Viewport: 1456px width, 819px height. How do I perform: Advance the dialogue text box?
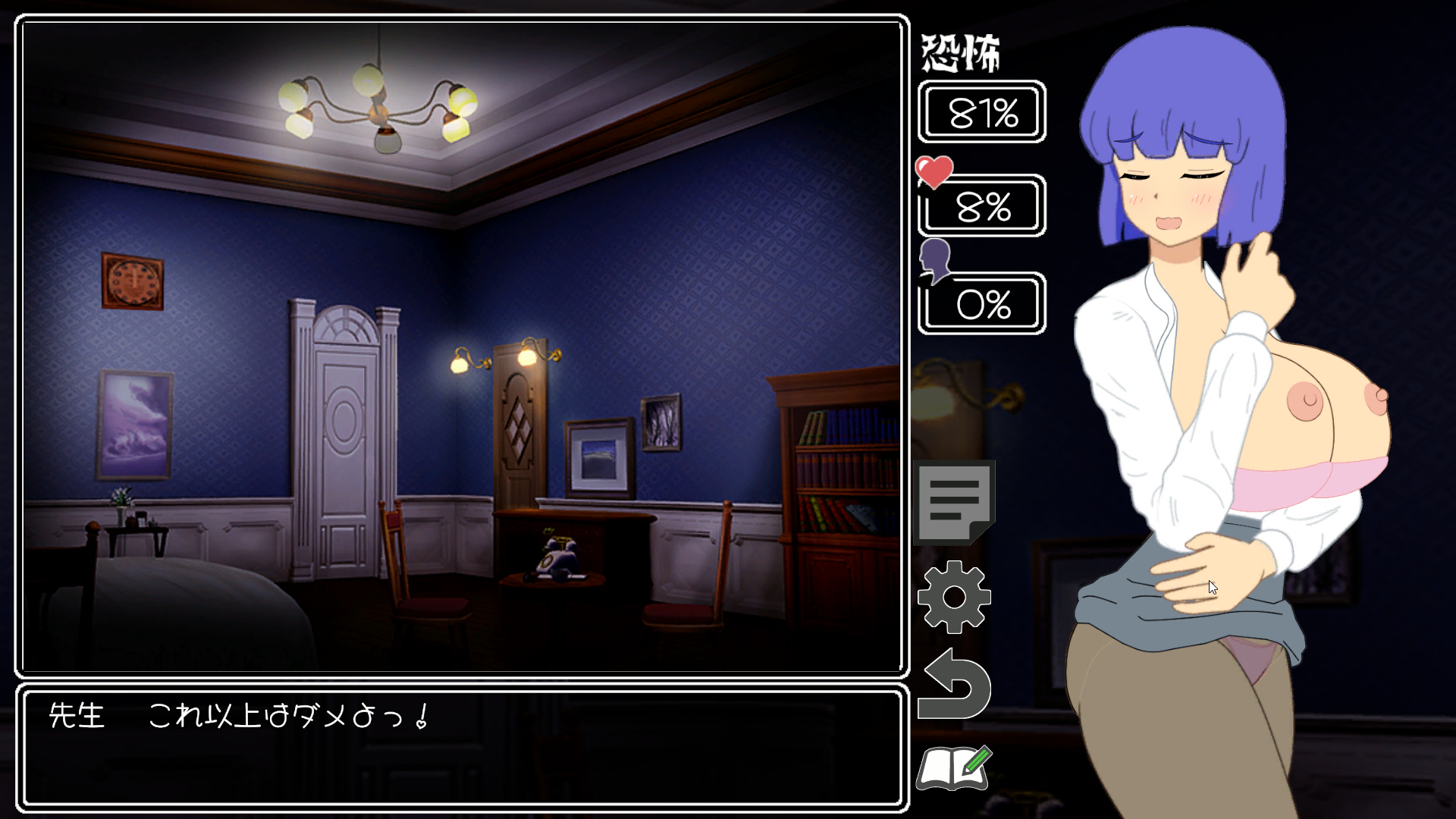tap(462, 747)
